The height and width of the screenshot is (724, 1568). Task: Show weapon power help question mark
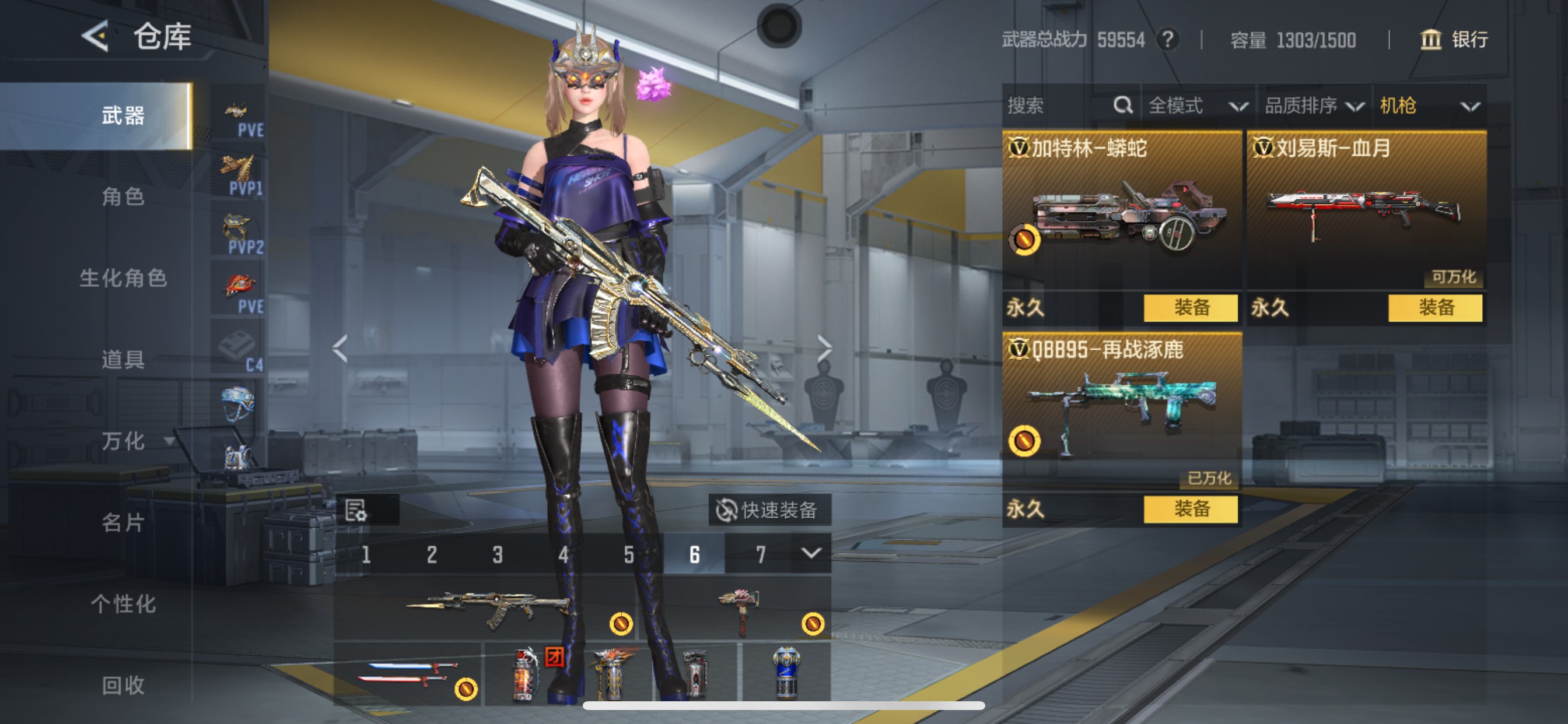(1167, 40)
